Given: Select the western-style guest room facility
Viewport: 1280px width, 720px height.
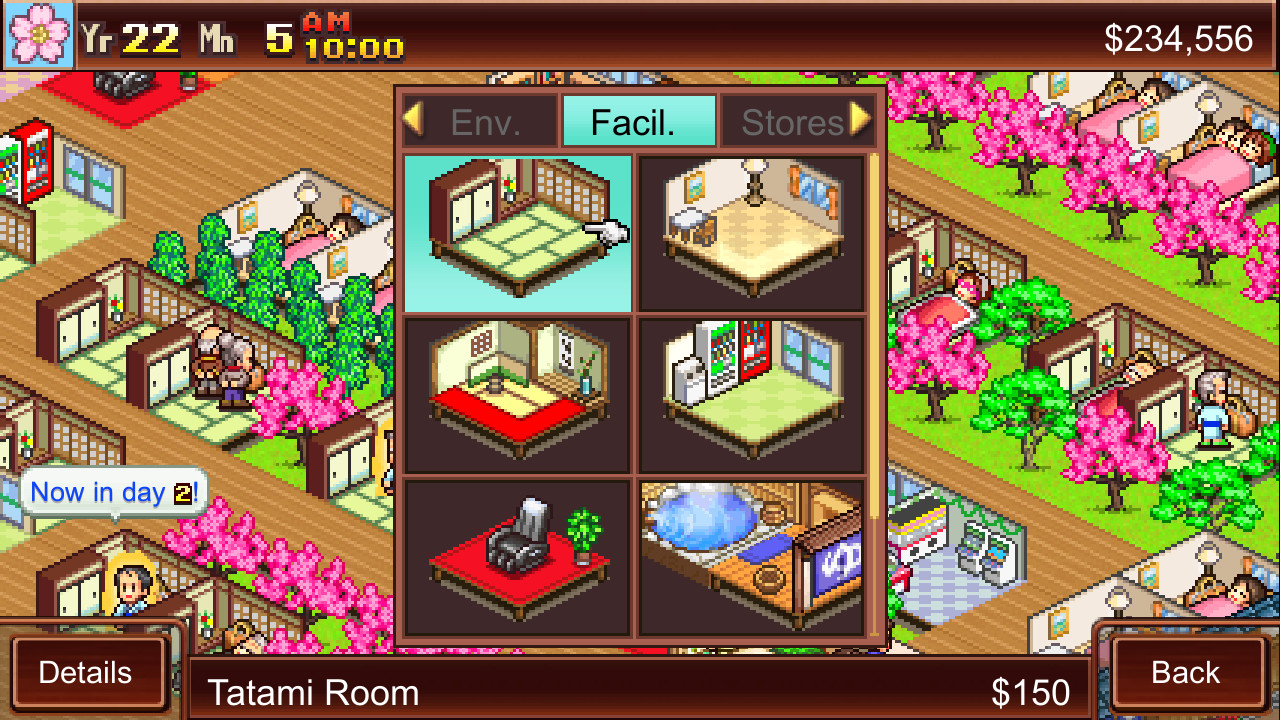Looking at the screenshot, I should 753,231.
